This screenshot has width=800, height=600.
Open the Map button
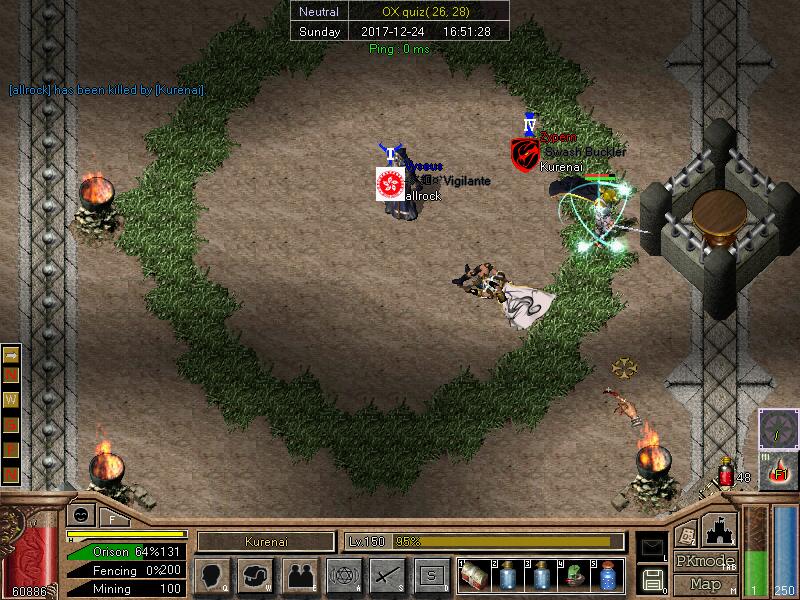[706, 583]
